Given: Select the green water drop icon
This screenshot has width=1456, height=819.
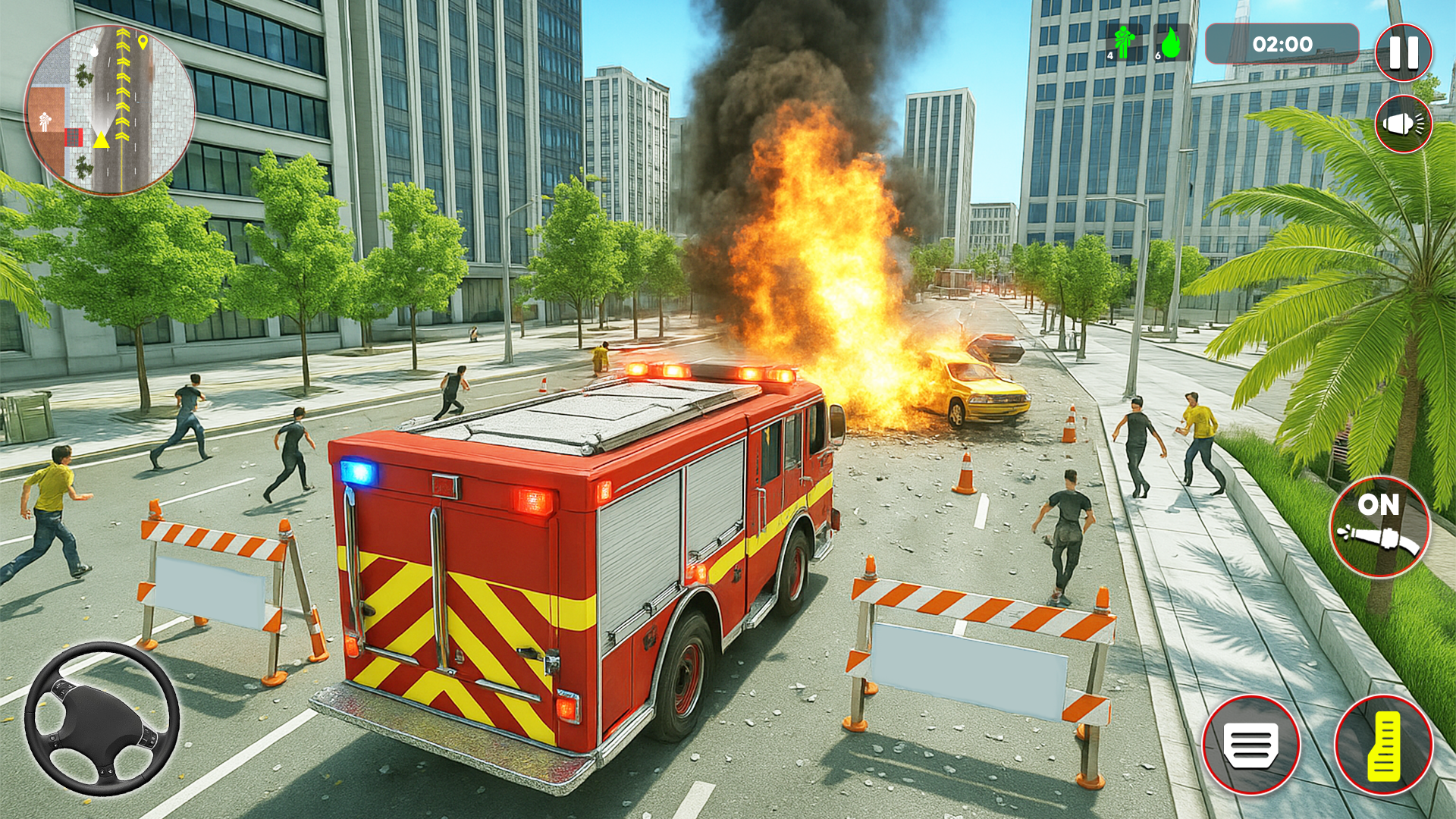Looking at the screenshot, I should (1171, 43).
